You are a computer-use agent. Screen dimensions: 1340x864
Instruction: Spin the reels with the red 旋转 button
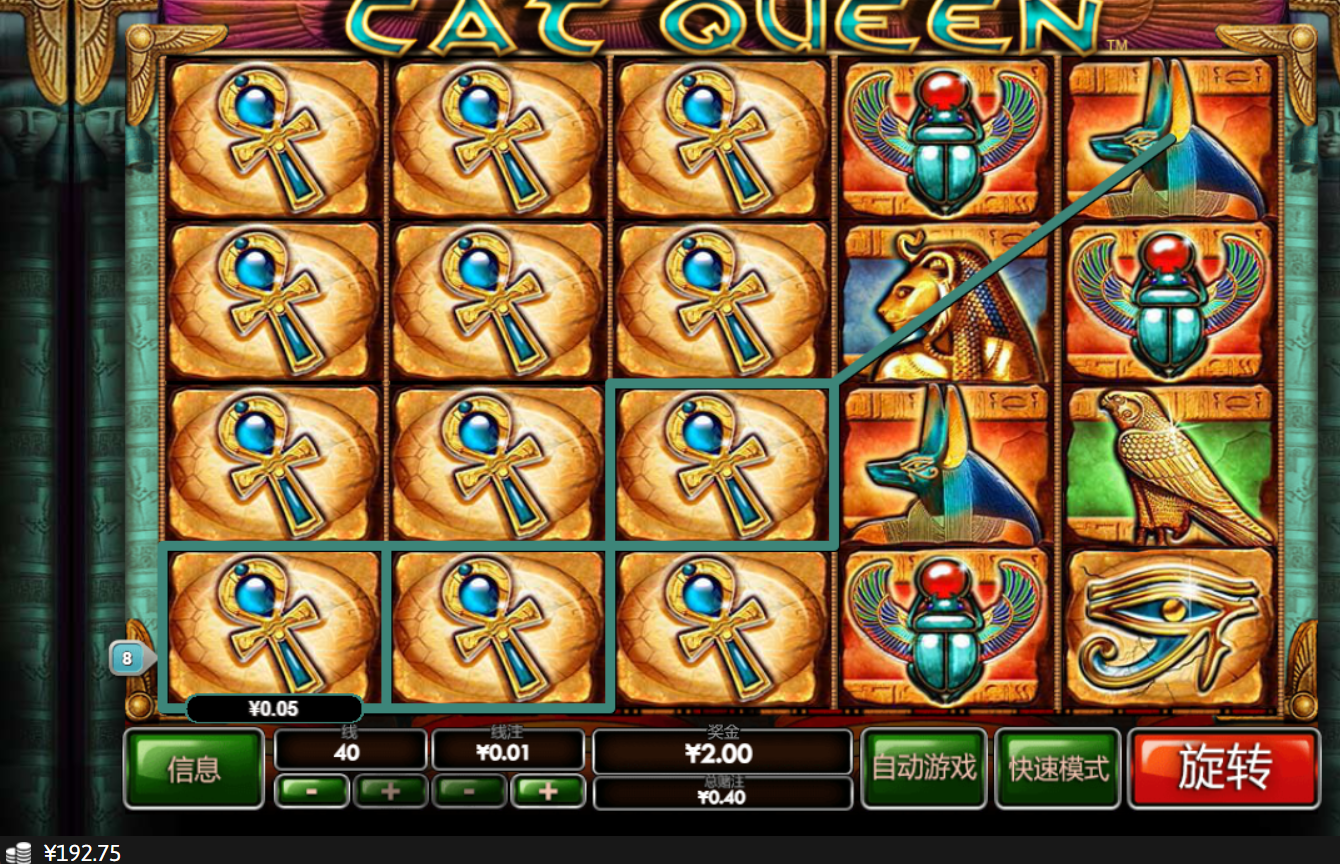(1224, 768)
